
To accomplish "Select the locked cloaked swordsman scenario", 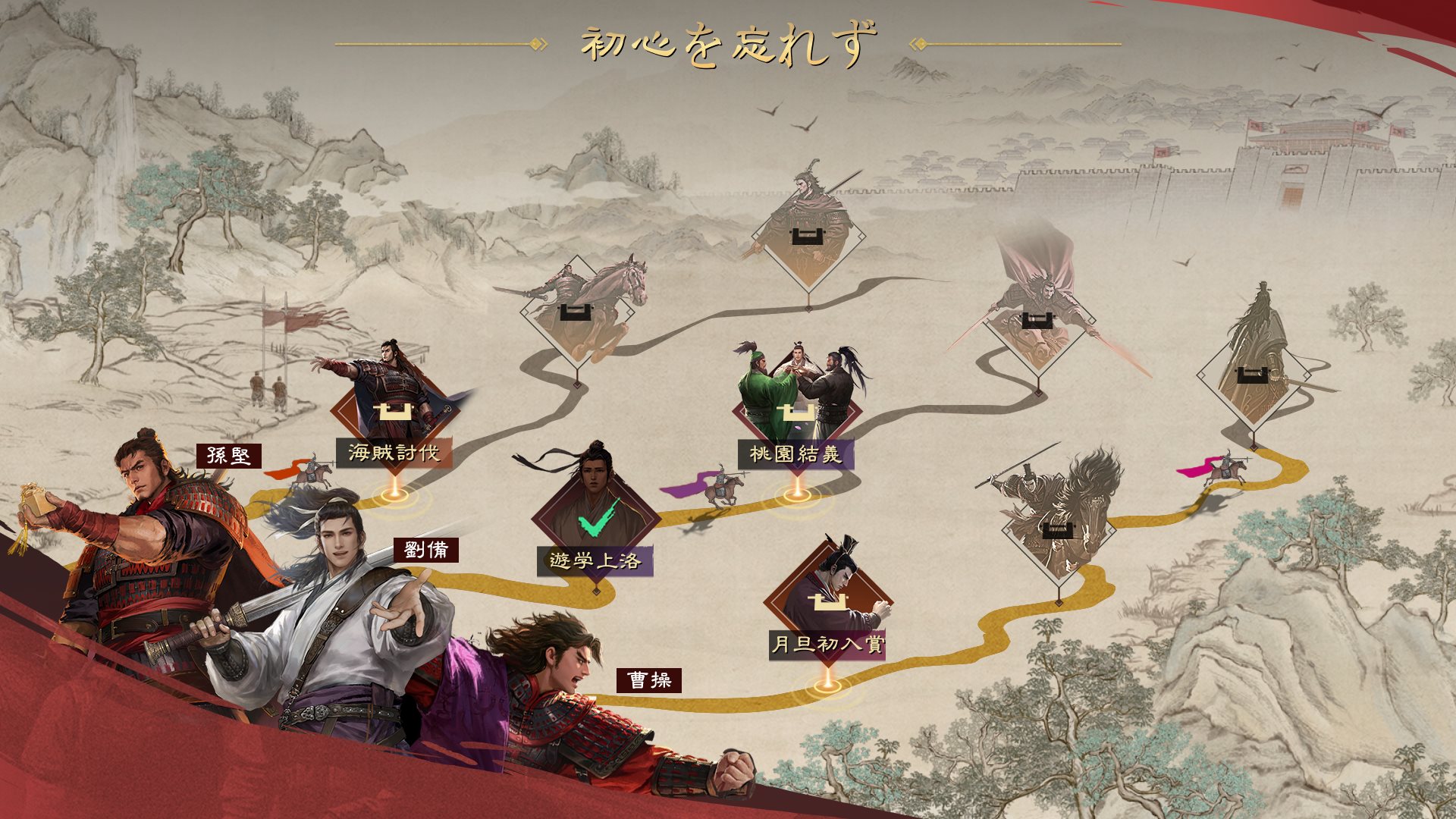I will [x=1253, y=376].
